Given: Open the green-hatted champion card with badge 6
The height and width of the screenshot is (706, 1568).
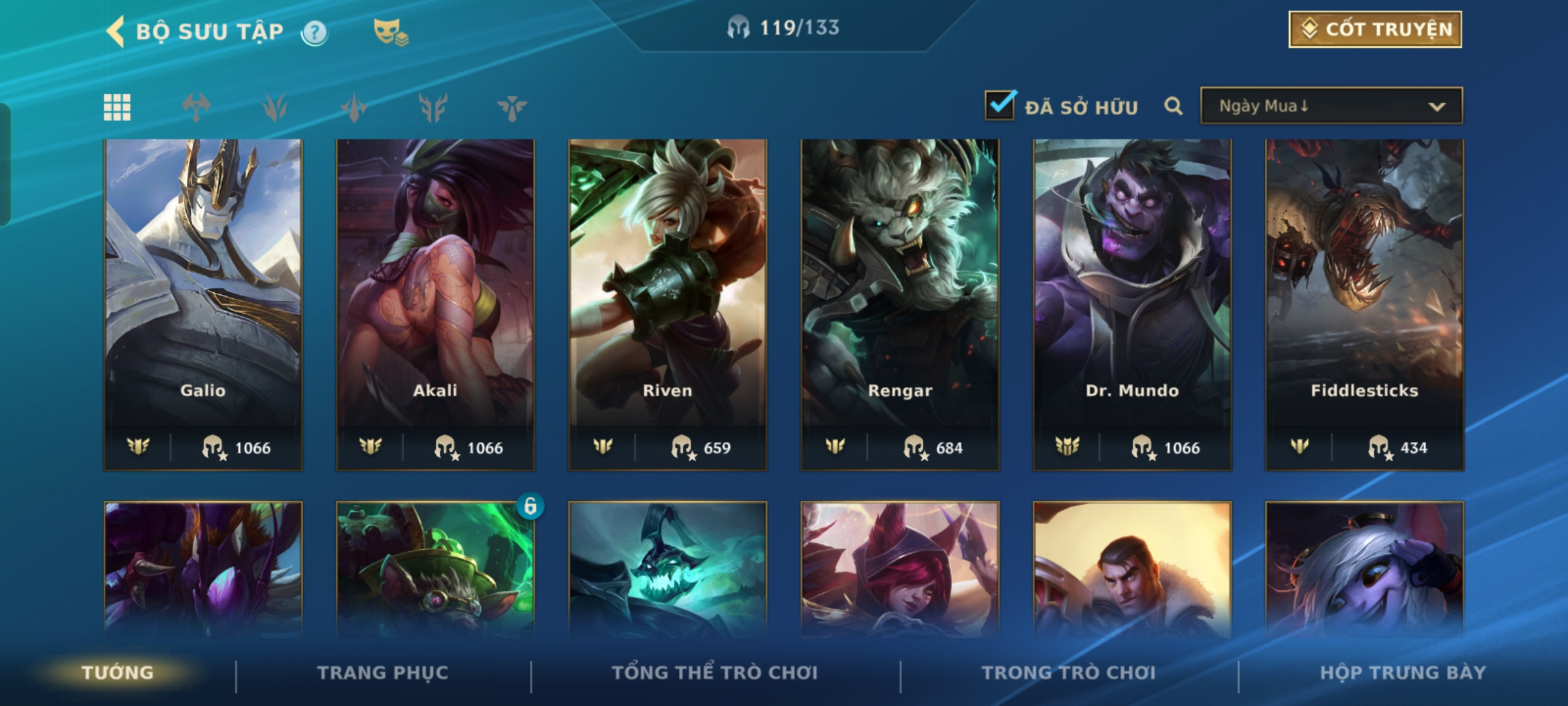Looking at the screenshot, I should click(x=435, y=569).
